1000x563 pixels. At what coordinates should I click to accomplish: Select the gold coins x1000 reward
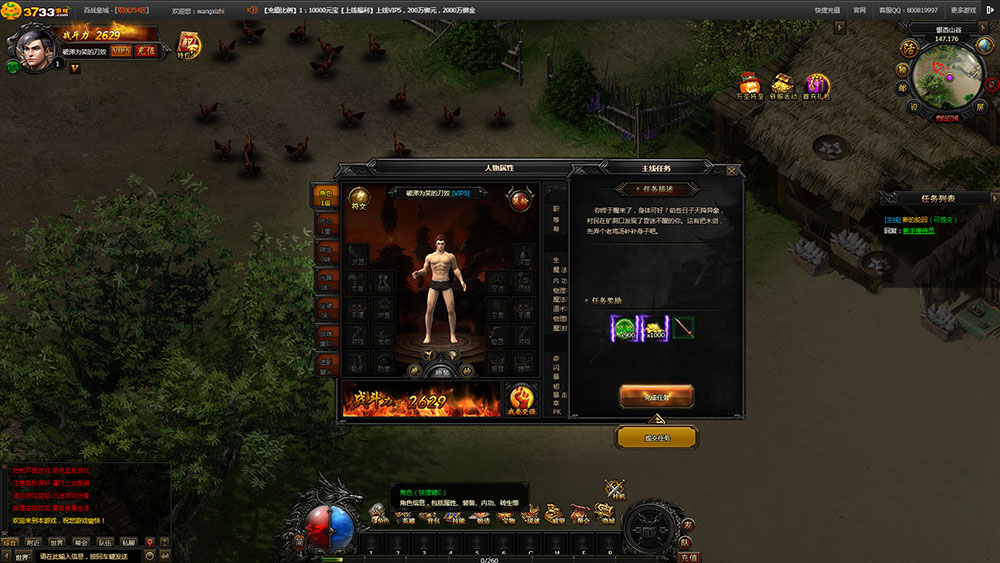click(654, 328)
